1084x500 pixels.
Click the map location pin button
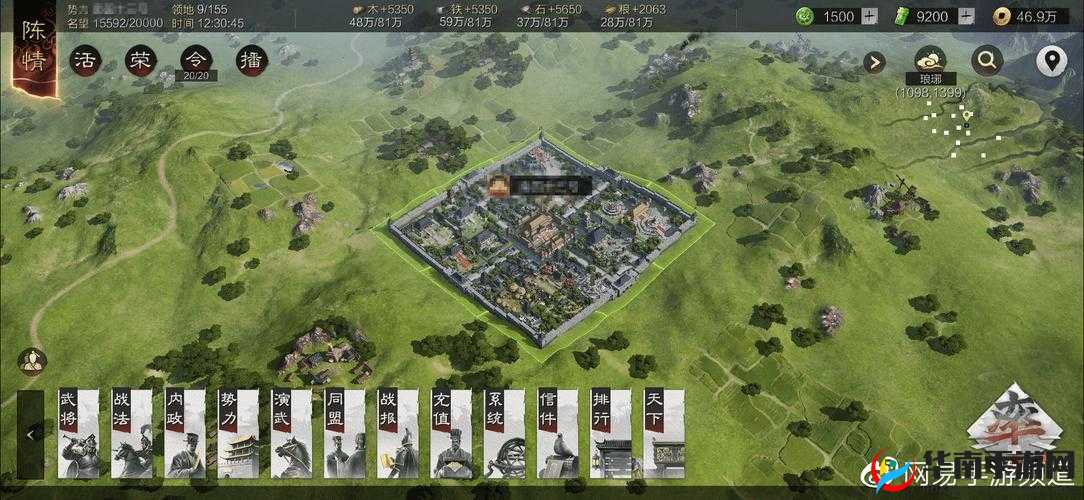(x=1050, y=61)
